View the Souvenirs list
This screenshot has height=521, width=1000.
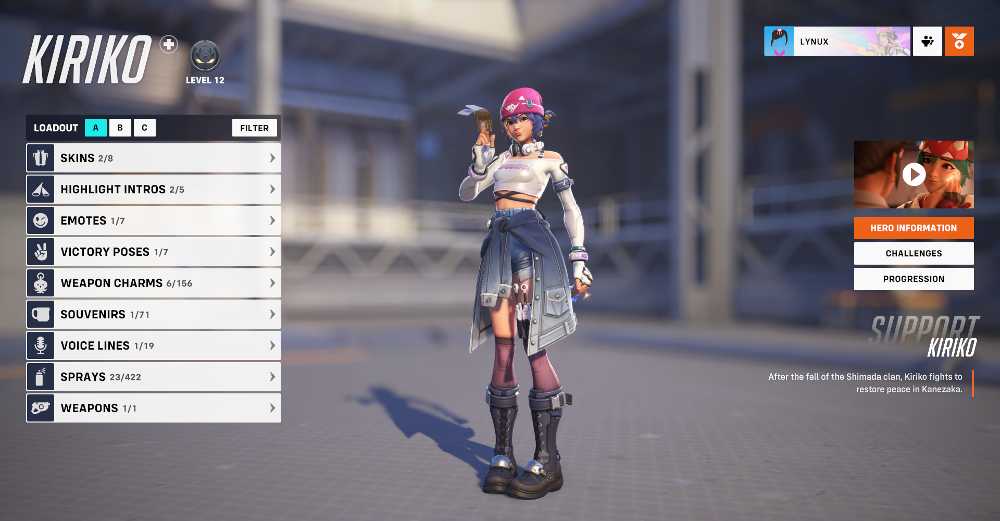(153, 314)
